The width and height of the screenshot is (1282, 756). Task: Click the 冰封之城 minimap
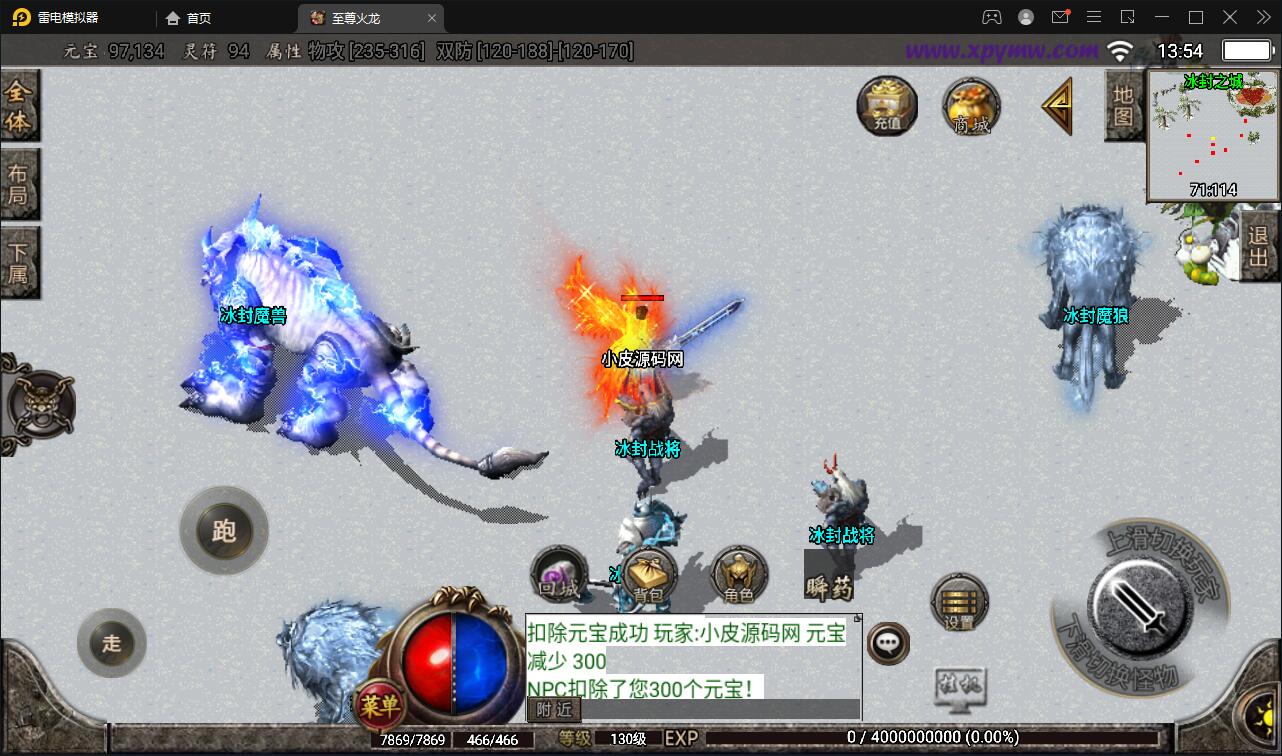1213,135
